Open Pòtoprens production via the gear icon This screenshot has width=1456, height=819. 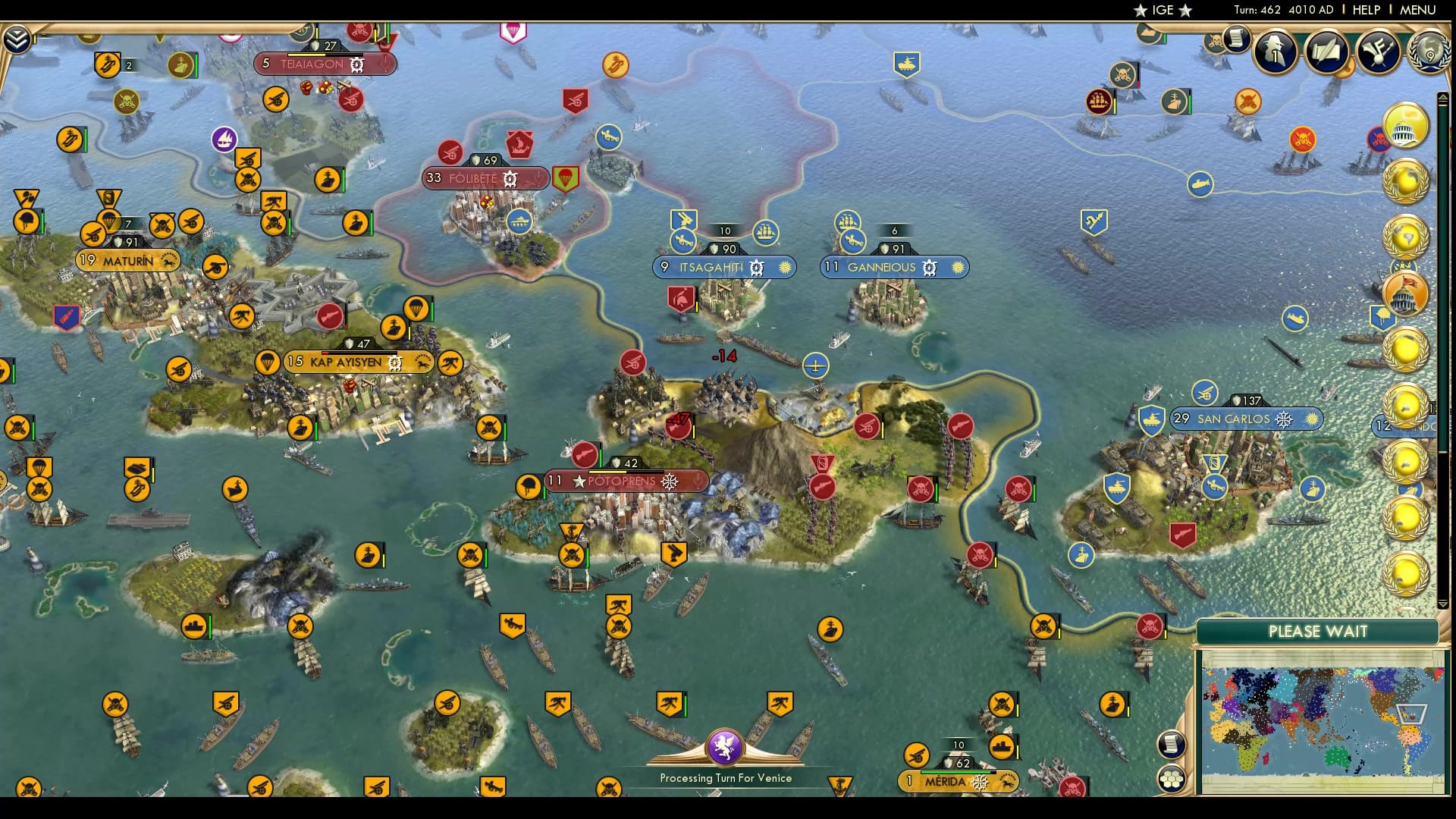click(667, 480)
